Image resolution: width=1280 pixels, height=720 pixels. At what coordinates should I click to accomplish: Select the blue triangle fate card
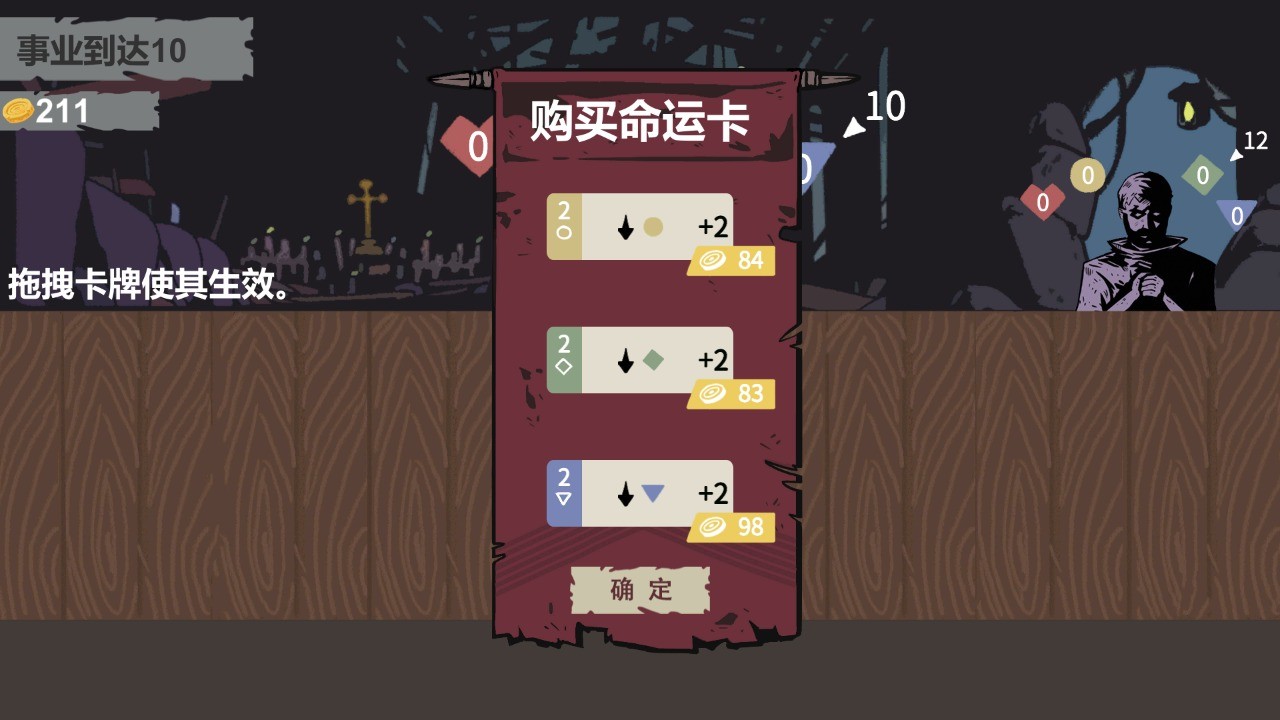click(x=640, y=493)
